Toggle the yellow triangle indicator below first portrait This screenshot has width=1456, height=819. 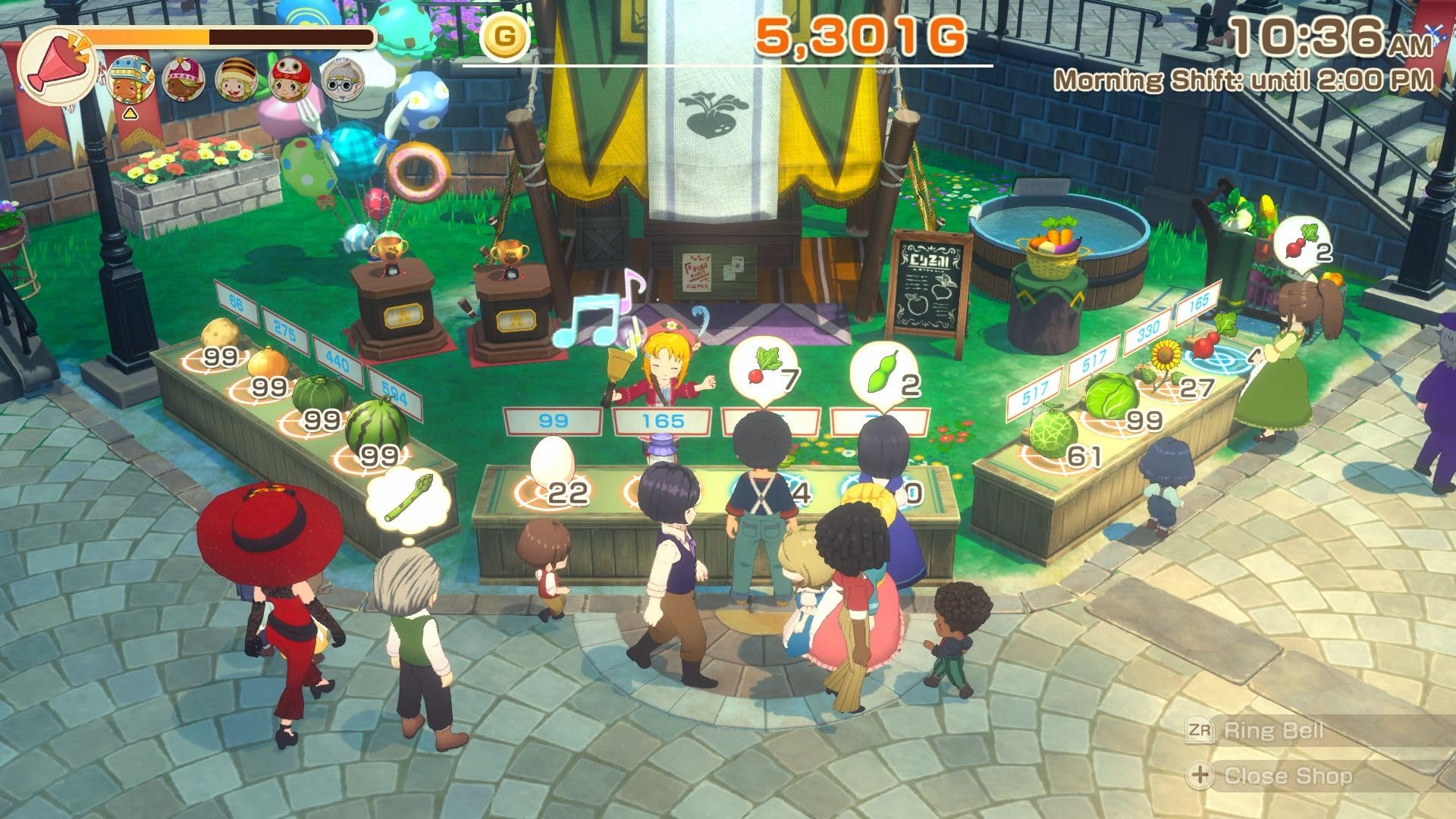(130, 115)
